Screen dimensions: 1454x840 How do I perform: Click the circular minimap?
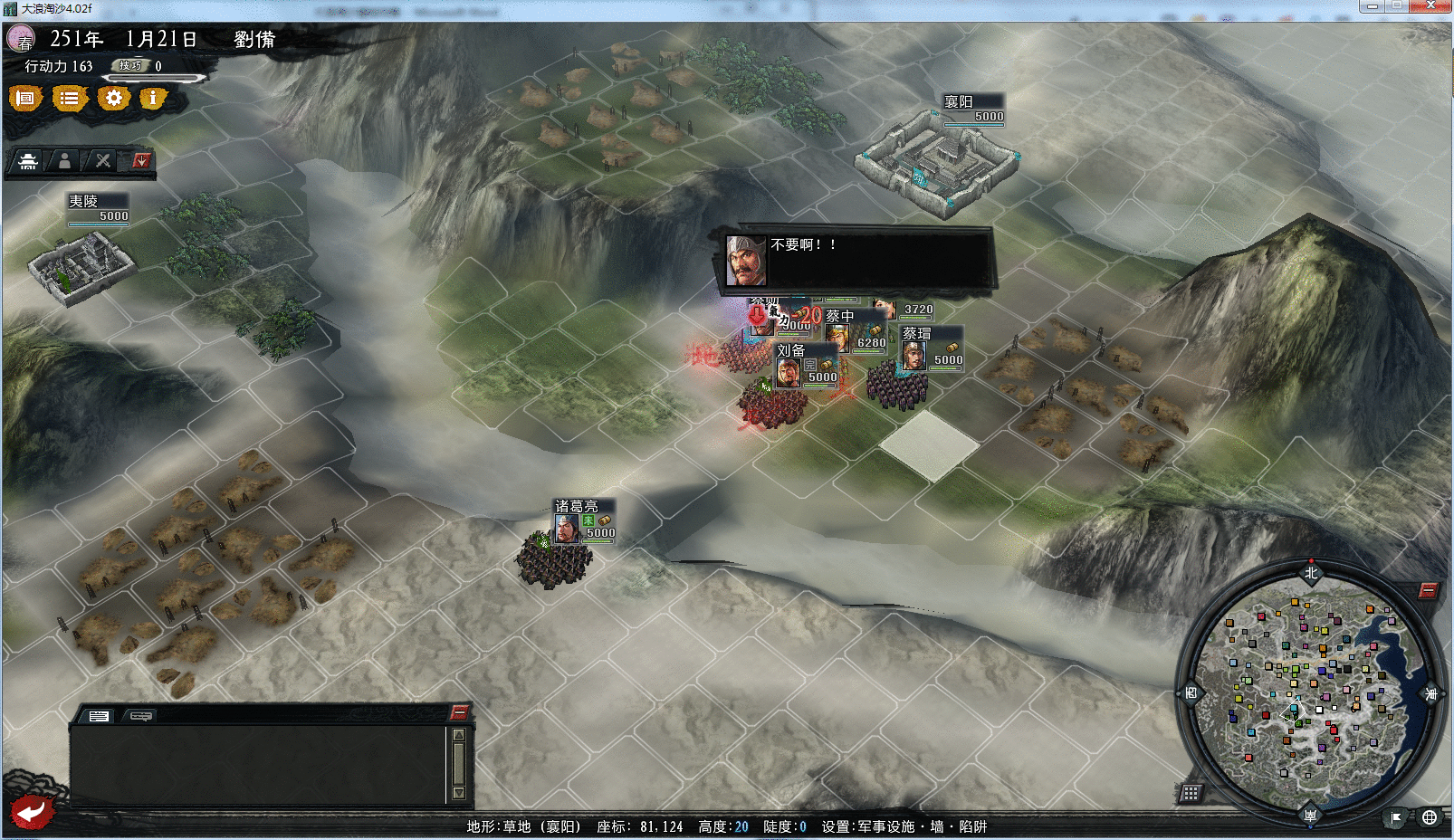coord(1309,692)
